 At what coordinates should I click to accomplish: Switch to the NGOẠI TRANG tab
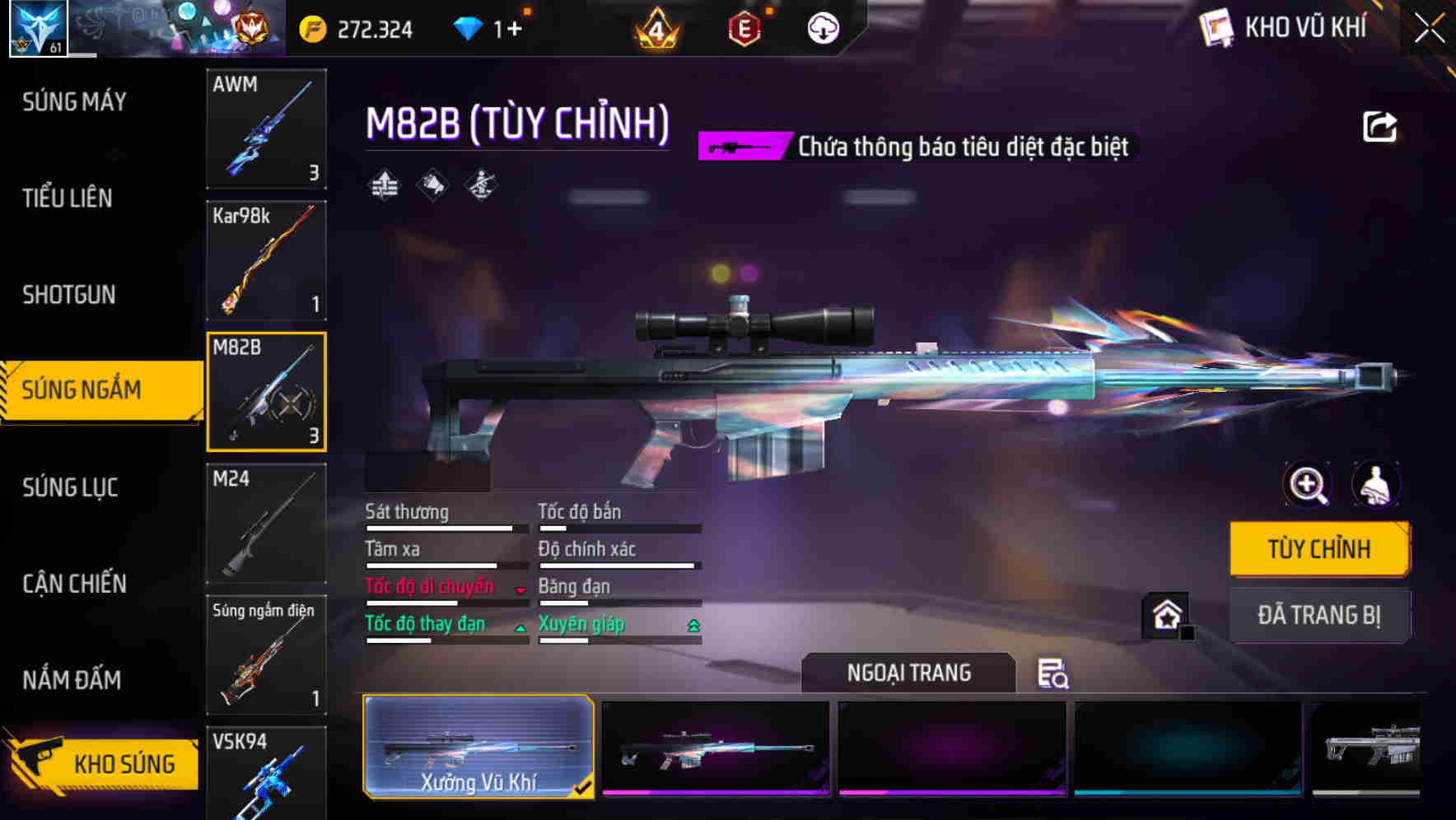click(909, 673)
